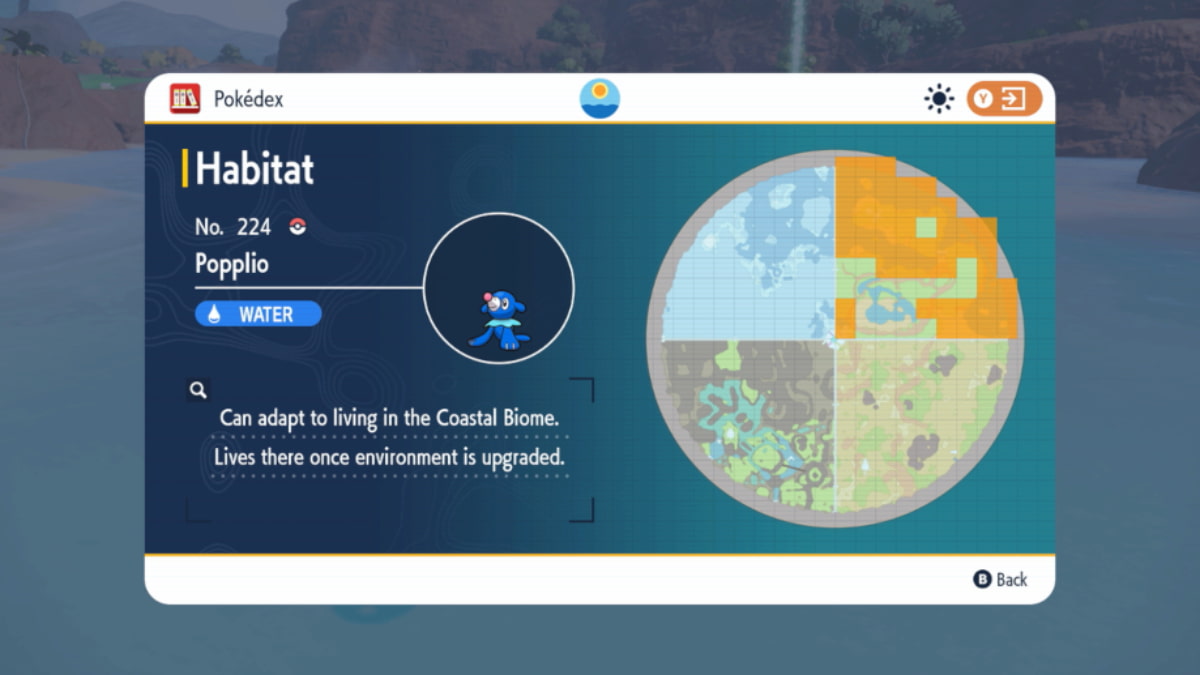1200x675 pixels.
Task: Go Back from the habitat page
Action: (1000, 579)
